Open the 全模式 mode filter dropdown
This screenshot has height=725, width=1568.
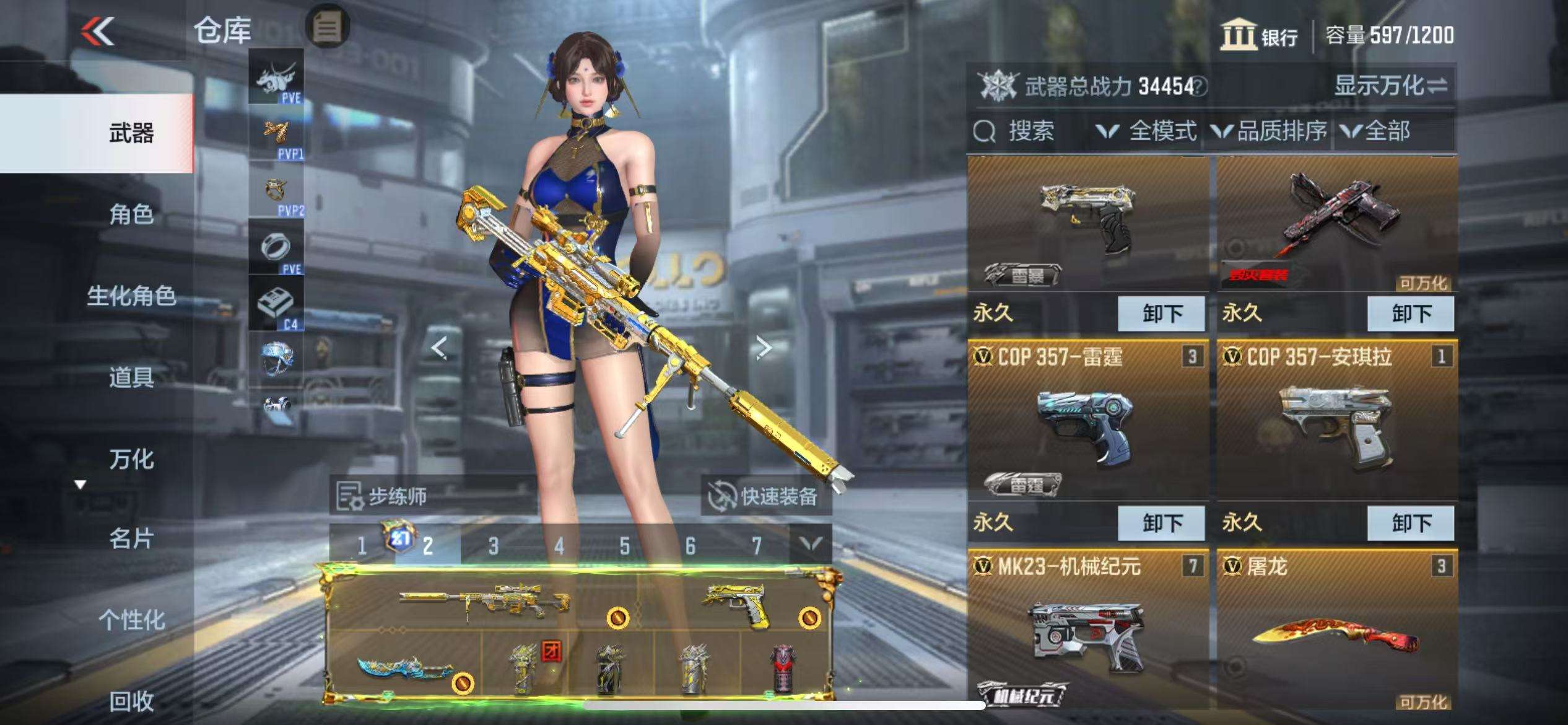[1146, 131]
